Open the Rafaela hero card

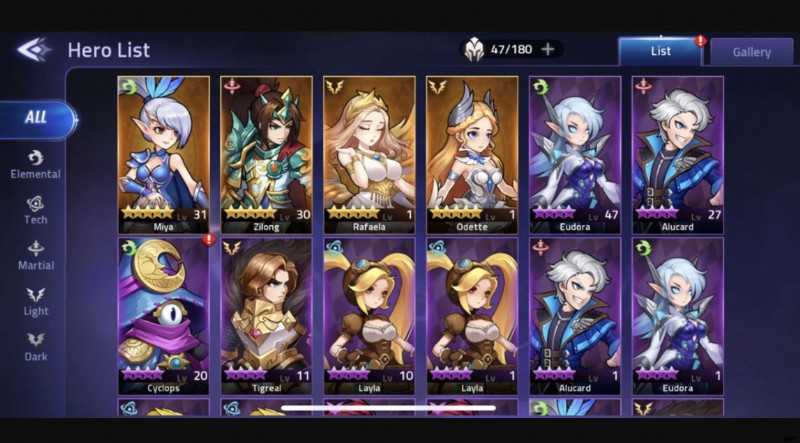pos(369,153)
